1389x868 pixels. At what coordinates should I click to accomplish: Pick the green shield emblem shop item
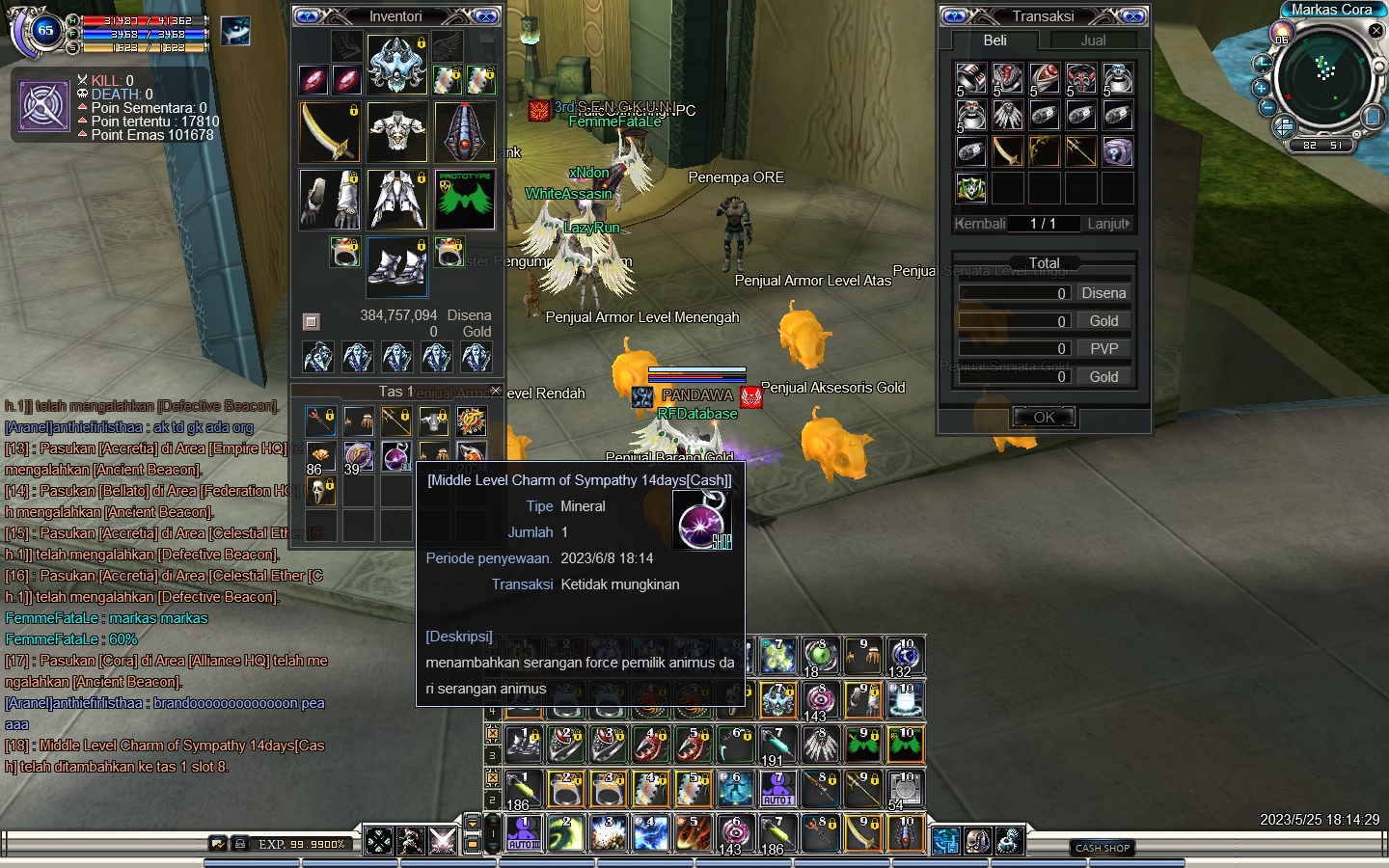point(971,187)
